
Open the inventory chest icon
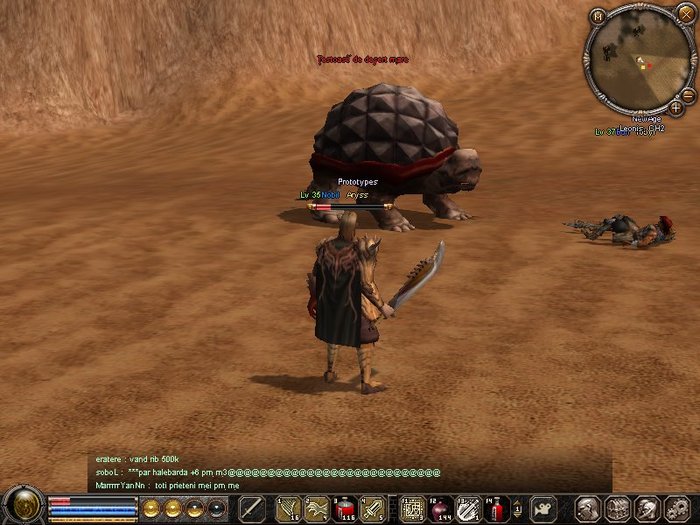[617, 508]
